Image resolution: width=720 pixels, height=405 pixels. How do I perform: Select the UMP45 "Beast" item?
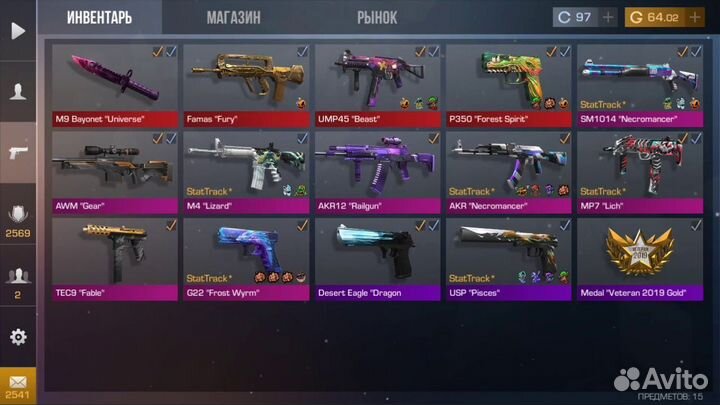pyautogui.click(x=376, y=83)
